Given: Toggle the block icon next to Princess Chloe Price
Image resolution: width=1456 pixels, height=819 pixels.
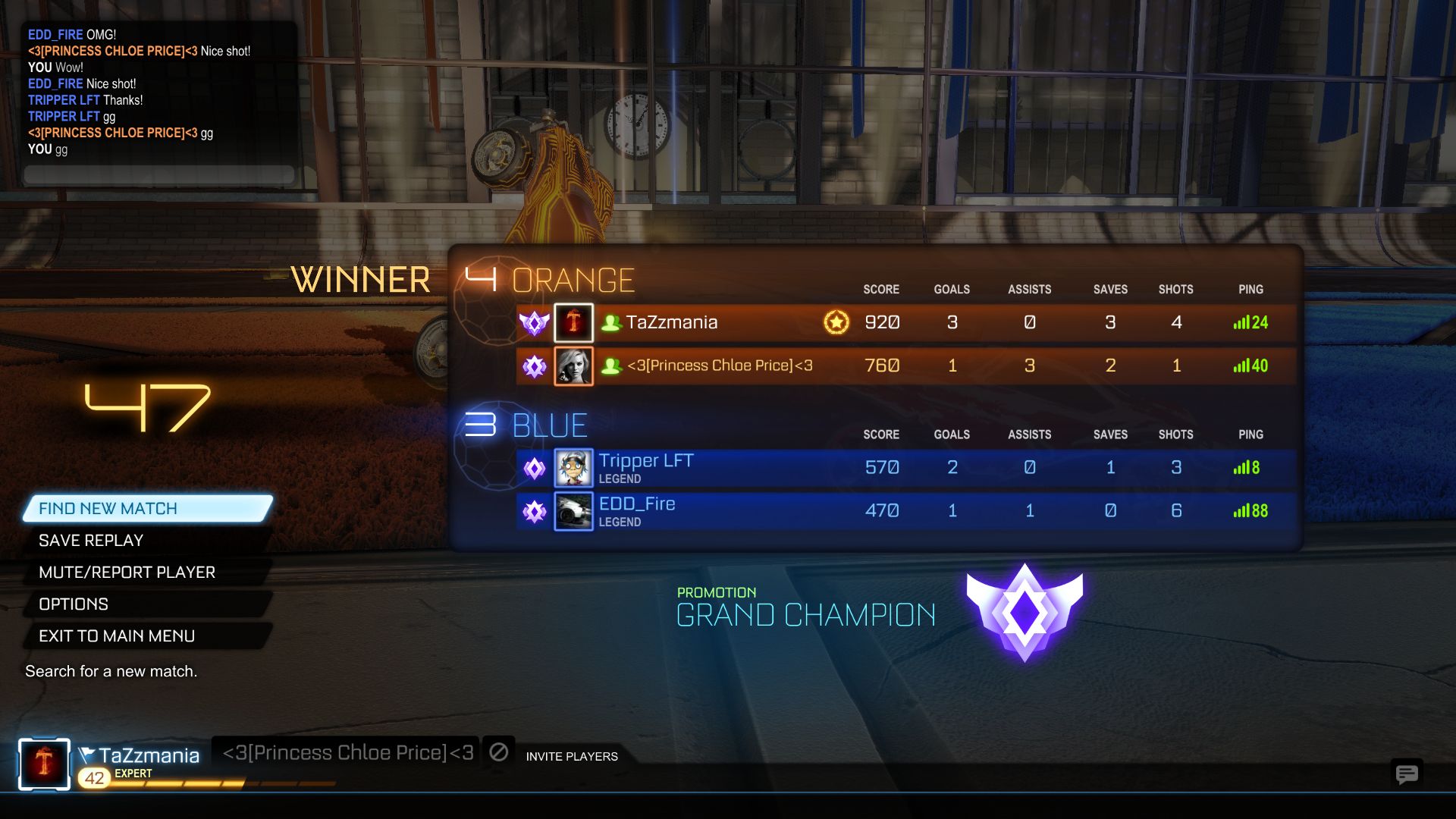Looking at the screenshot, I should 498,752.
